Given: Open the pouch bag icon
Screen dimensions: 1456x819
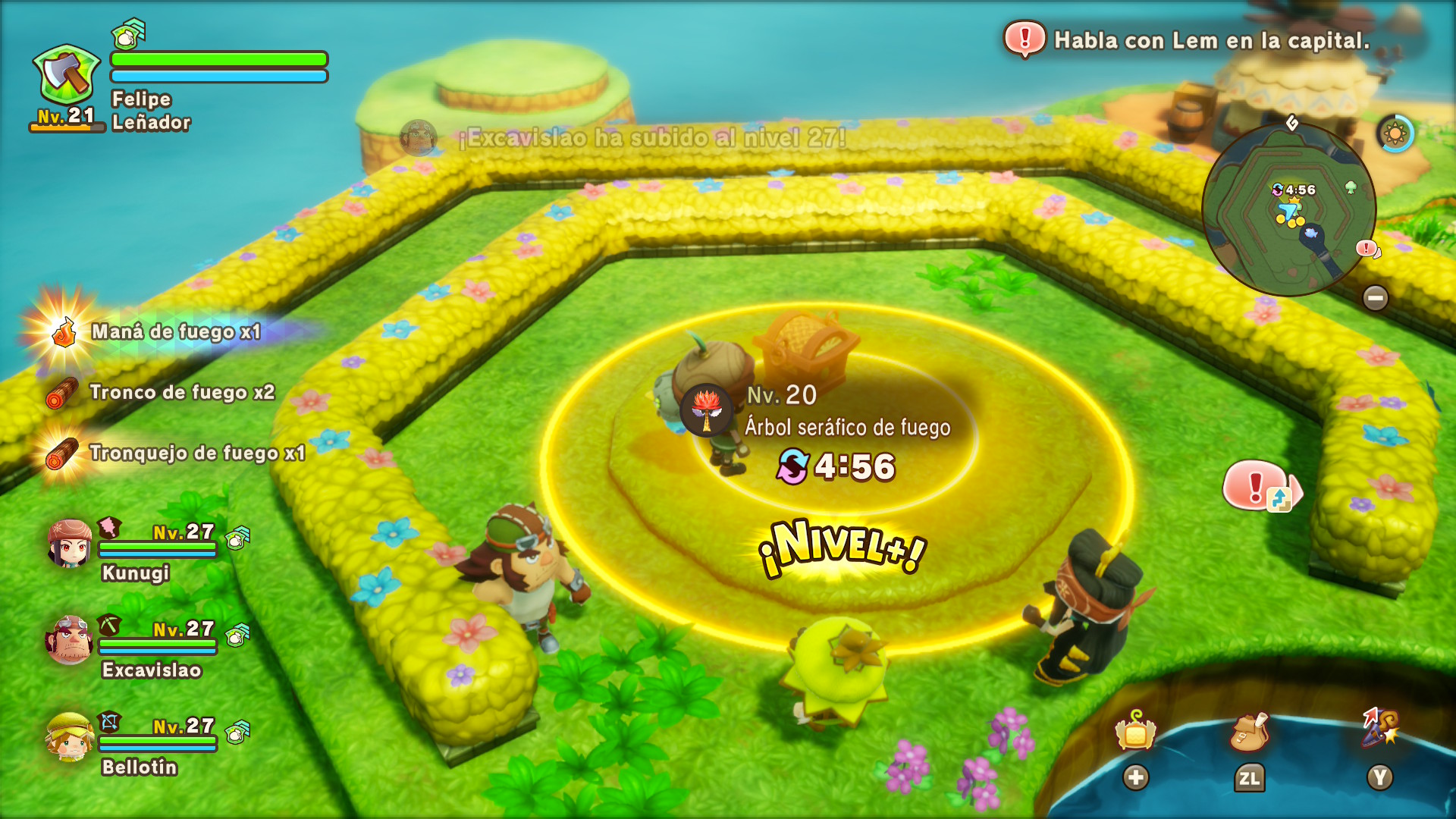Looking at the screenshot, I should coord(1249,731).
